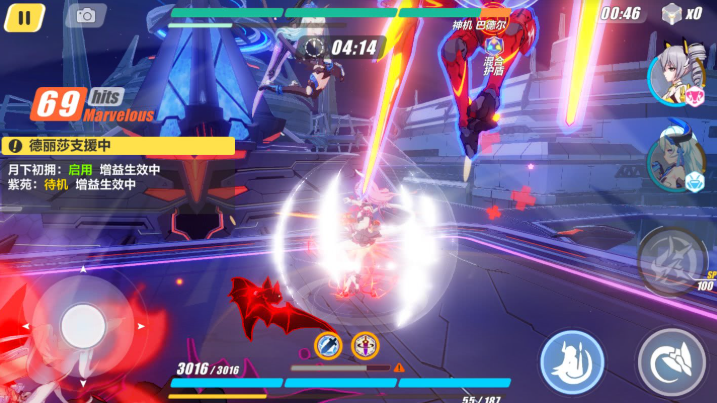717x403 pixels.
Task: Switch to the white-haired teammate portrait
Action: click(673, 75)
